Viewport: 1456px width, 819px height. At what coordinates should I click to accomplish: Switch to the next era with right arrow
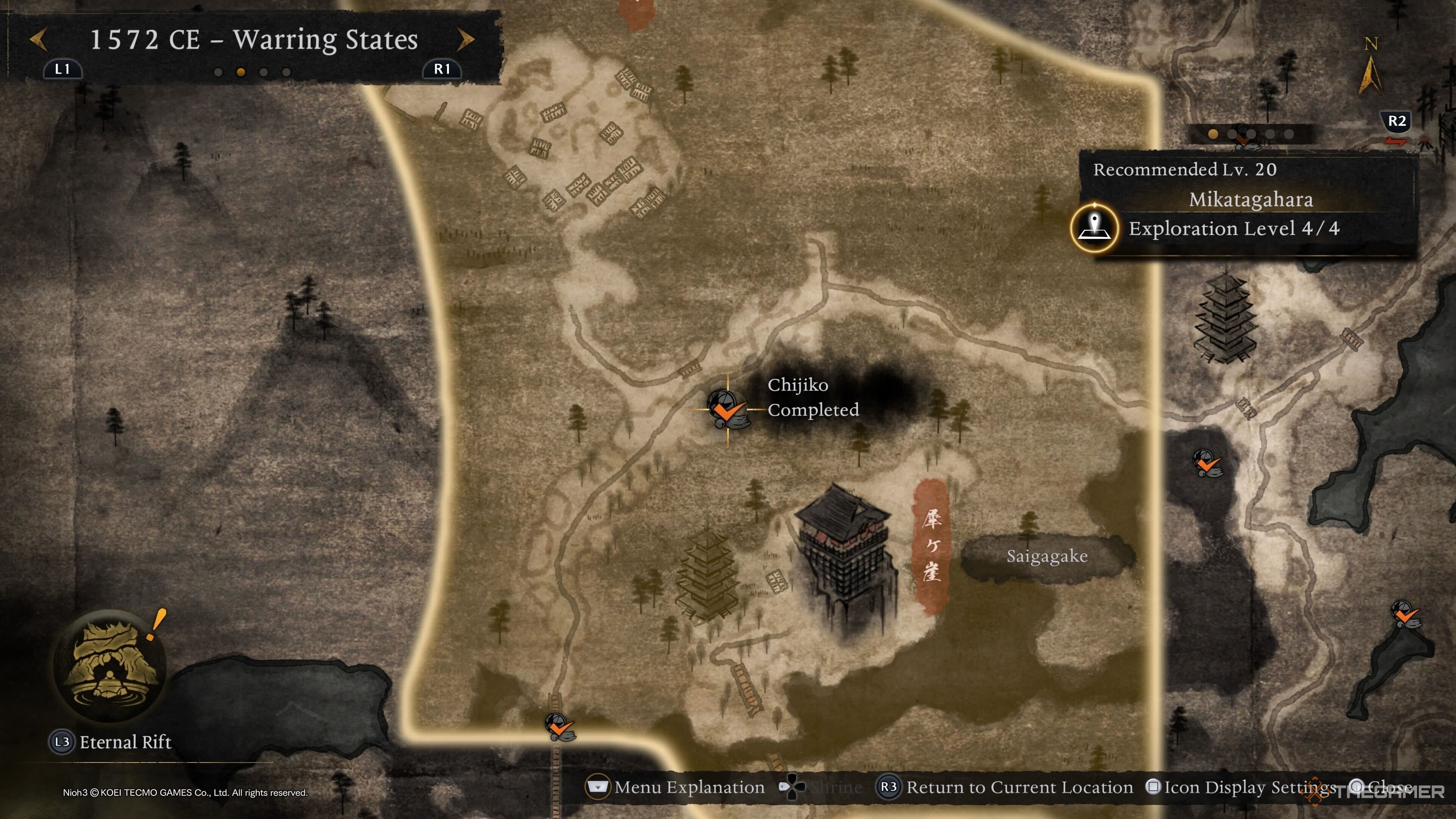[x=465, y=39]
